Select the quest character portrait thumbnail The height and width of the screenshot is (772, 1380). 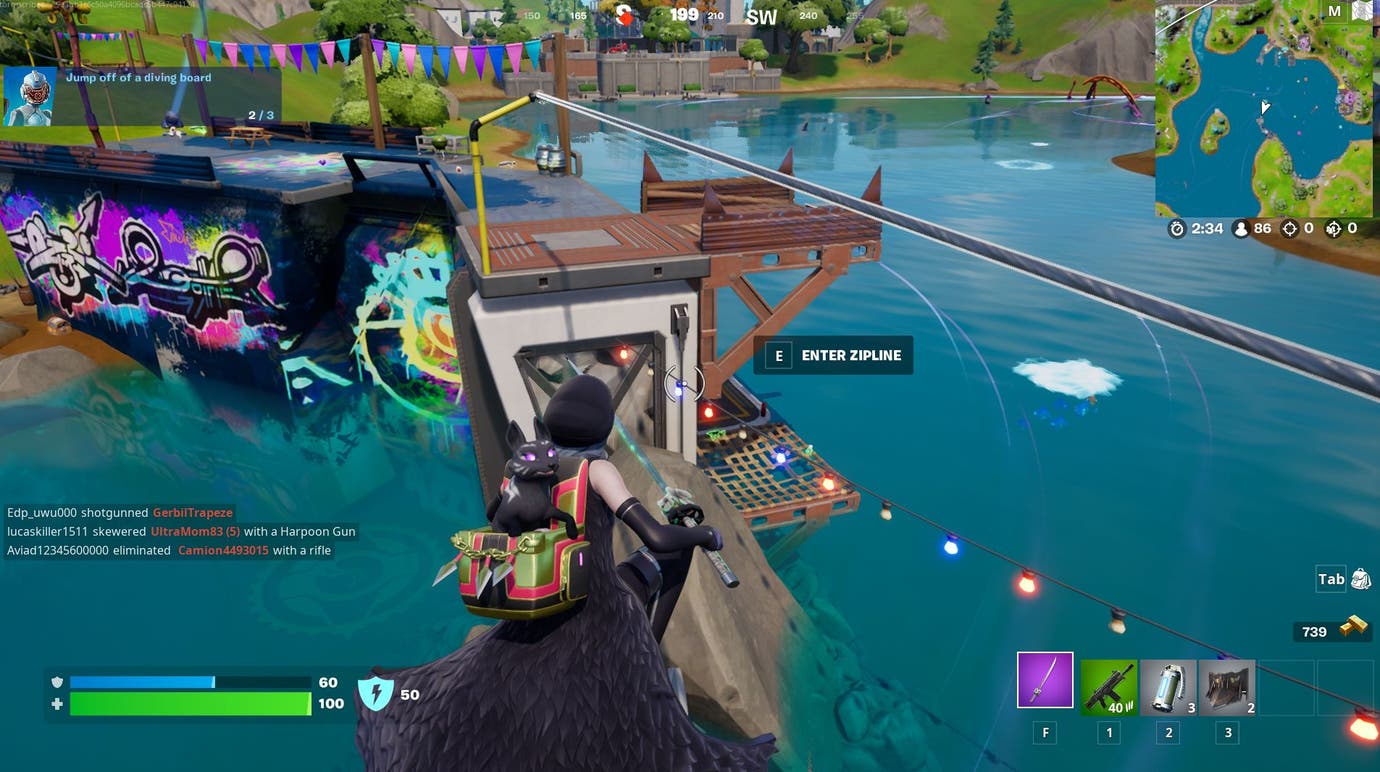28,95
